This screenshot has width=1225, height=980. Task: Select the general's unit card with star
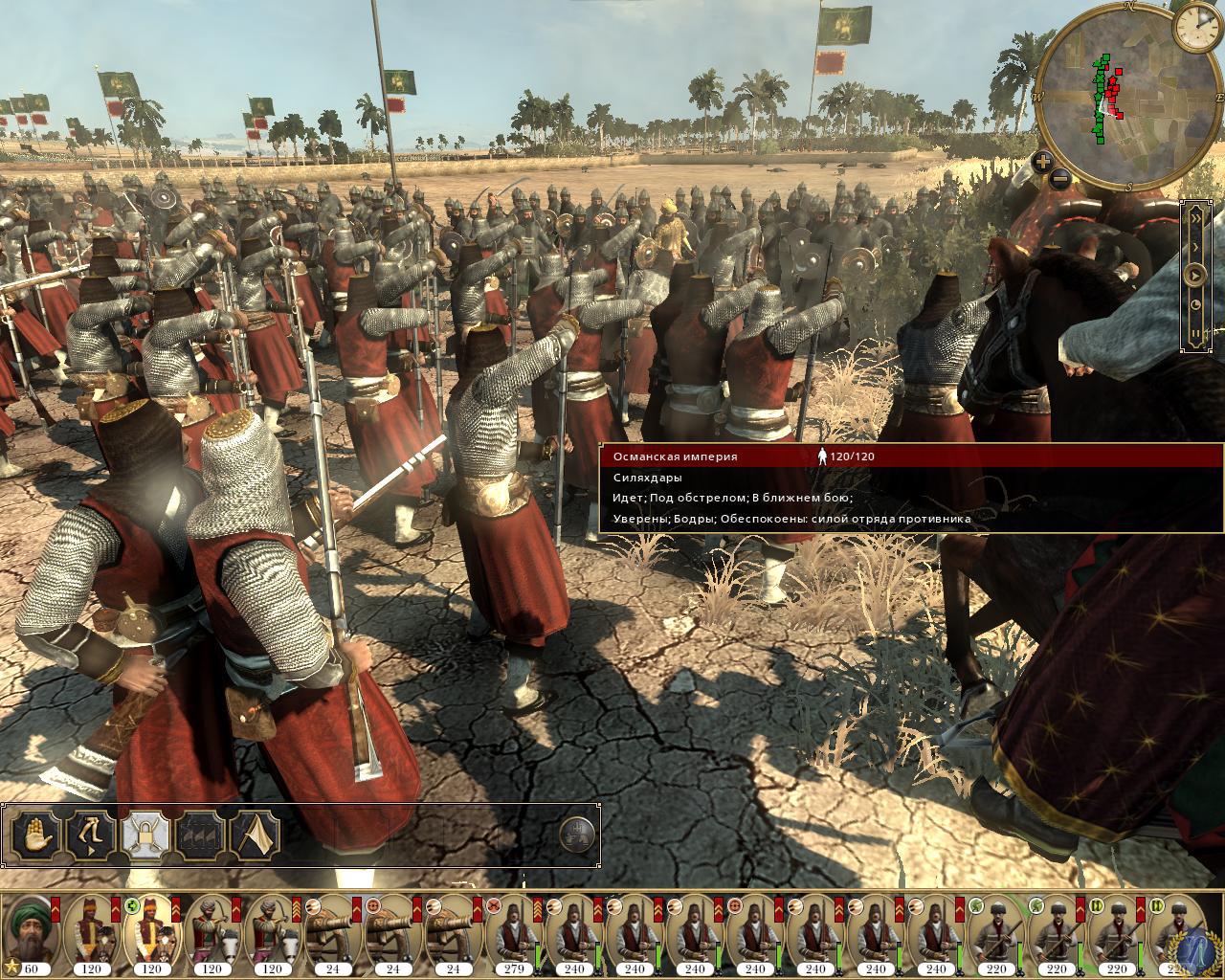tap(32, 933)
